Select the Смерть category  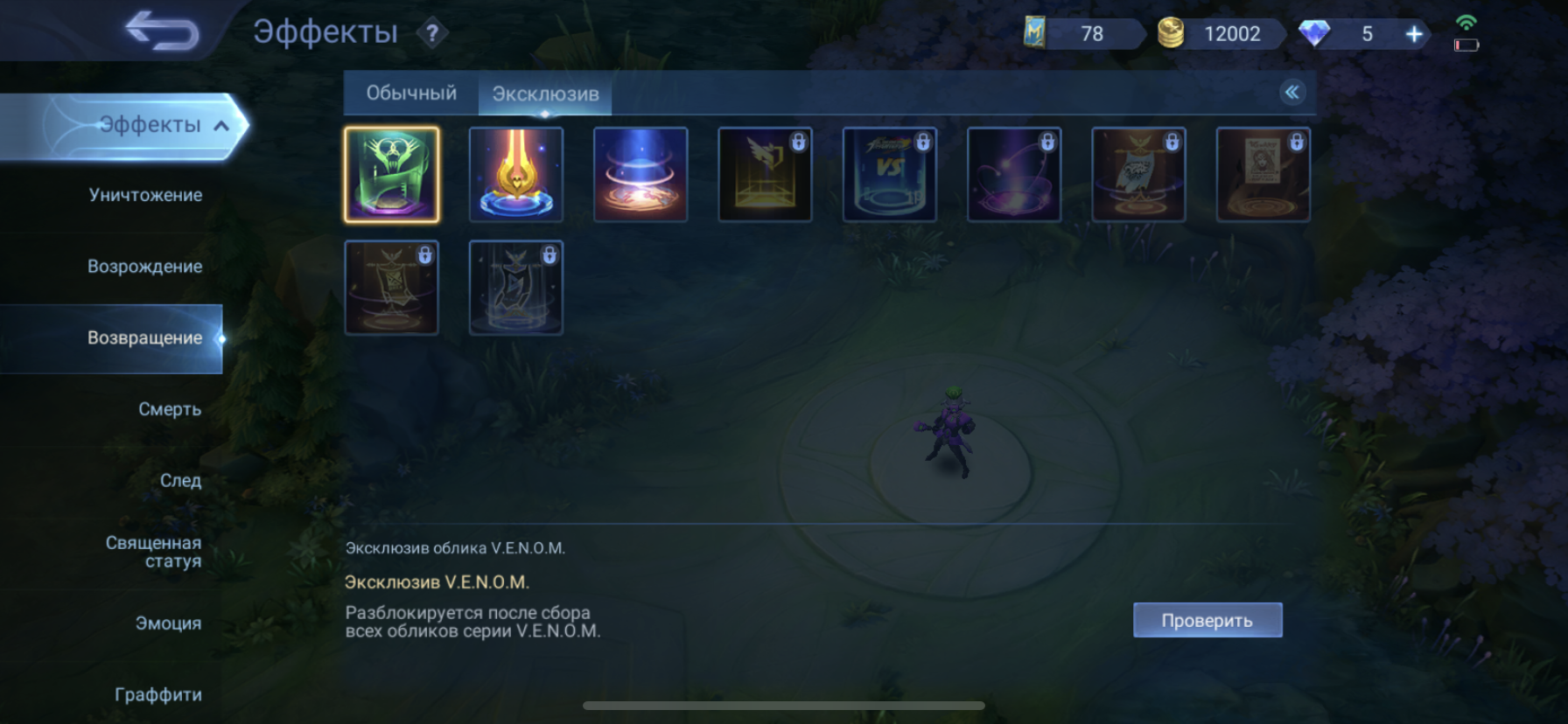point(170,409)
